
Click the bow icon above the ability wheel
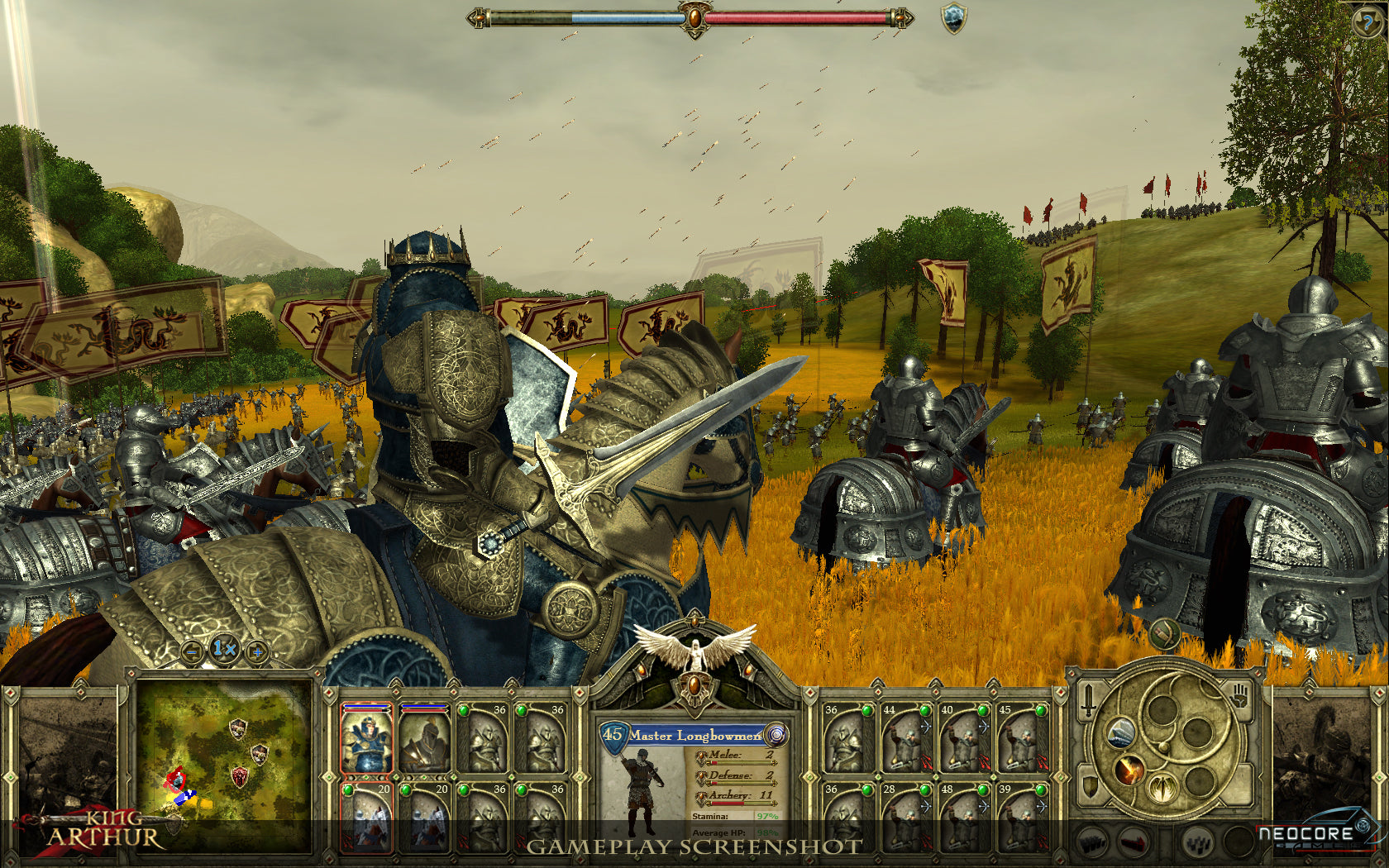click(1164, 635)
